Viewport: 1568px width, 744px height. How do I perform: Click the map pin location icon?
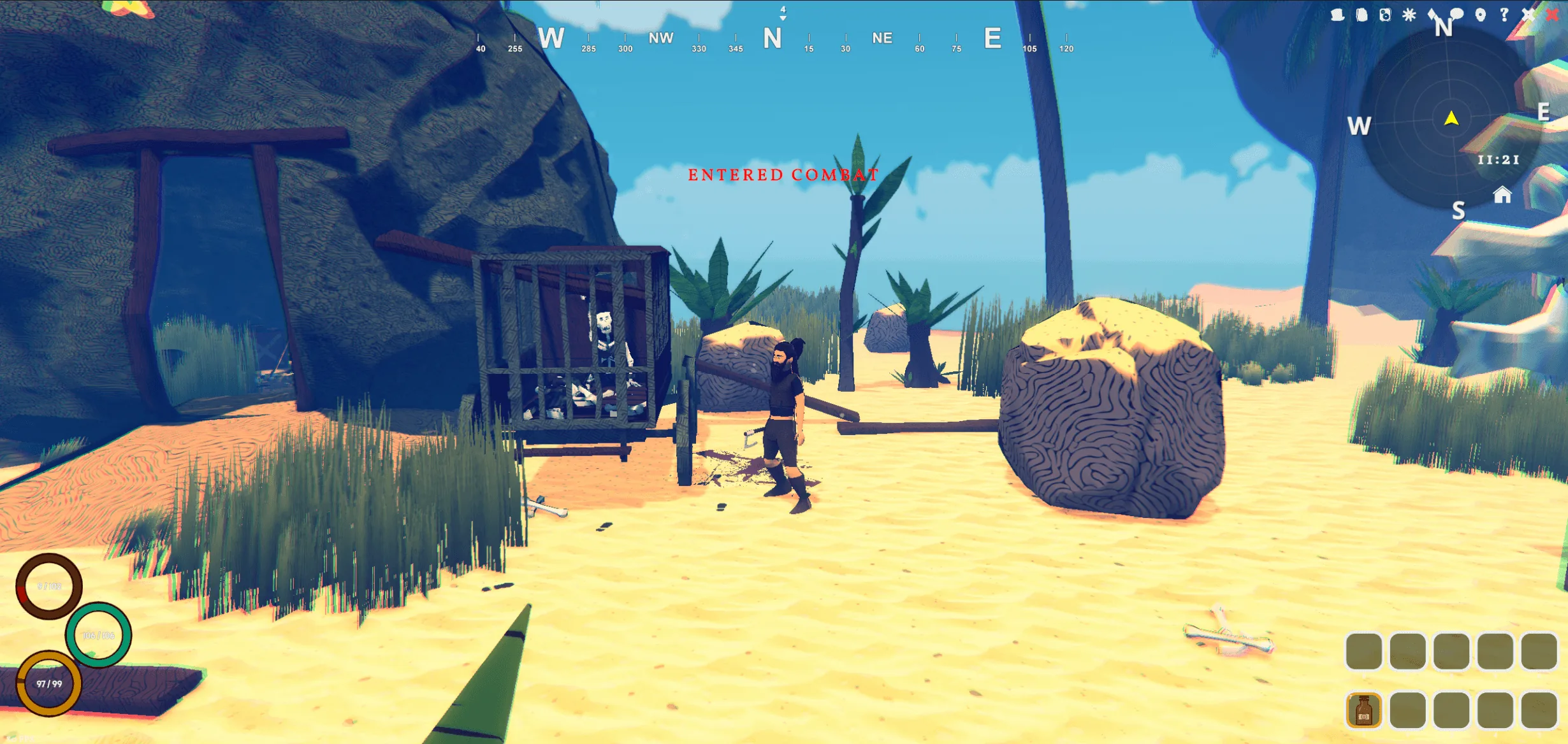coord(1481,15)
